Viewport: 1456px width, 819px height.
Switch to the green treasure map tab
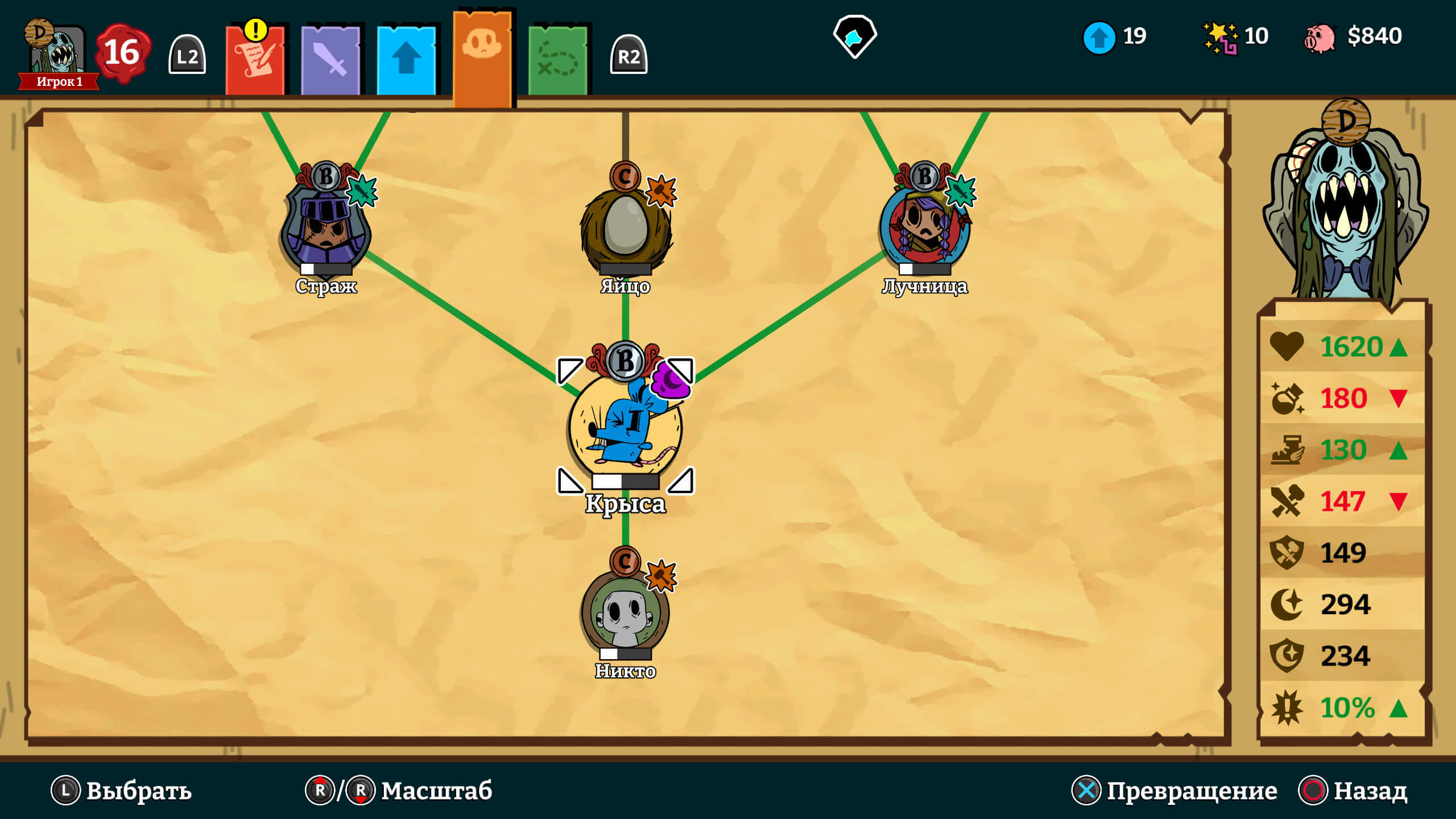(x=557, y=60)
